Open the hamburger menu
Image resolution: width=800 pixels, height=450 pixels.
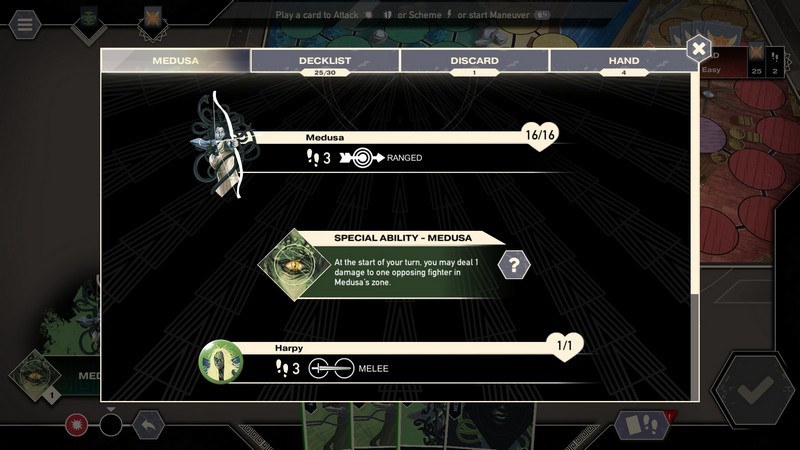coord(24,22)
